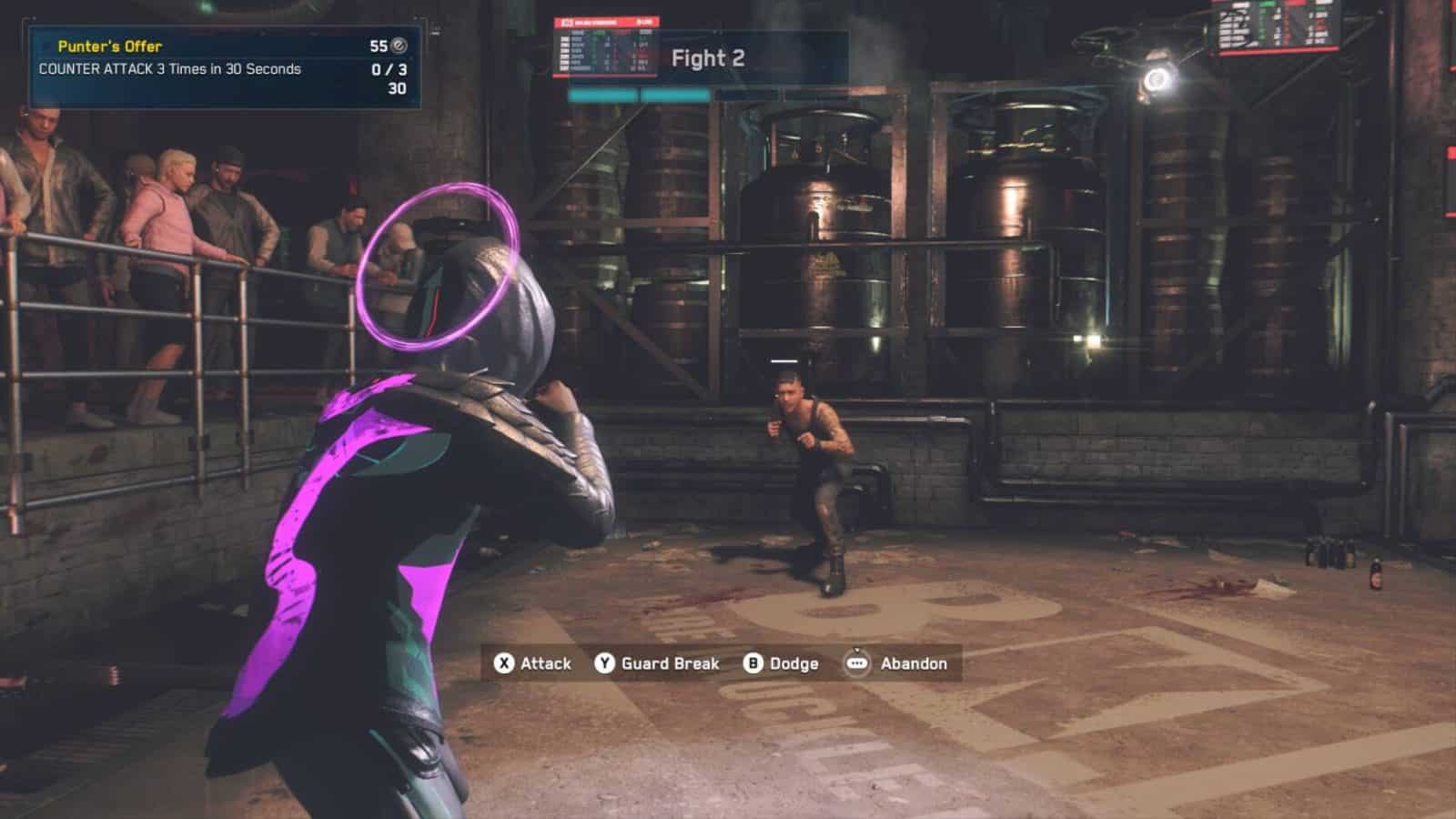Collapse the red standings scoreboard header
The height and width of the screenshot is (819, 1456).
pos(605,22)
